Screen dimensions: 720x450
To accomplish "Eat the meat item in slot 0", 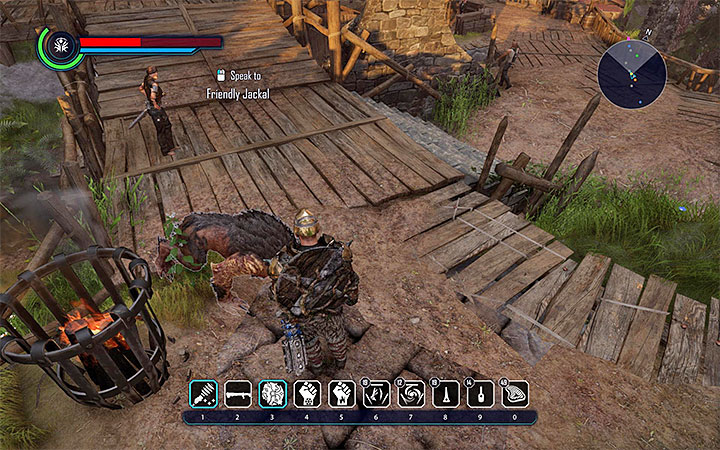I will point(515,393).
